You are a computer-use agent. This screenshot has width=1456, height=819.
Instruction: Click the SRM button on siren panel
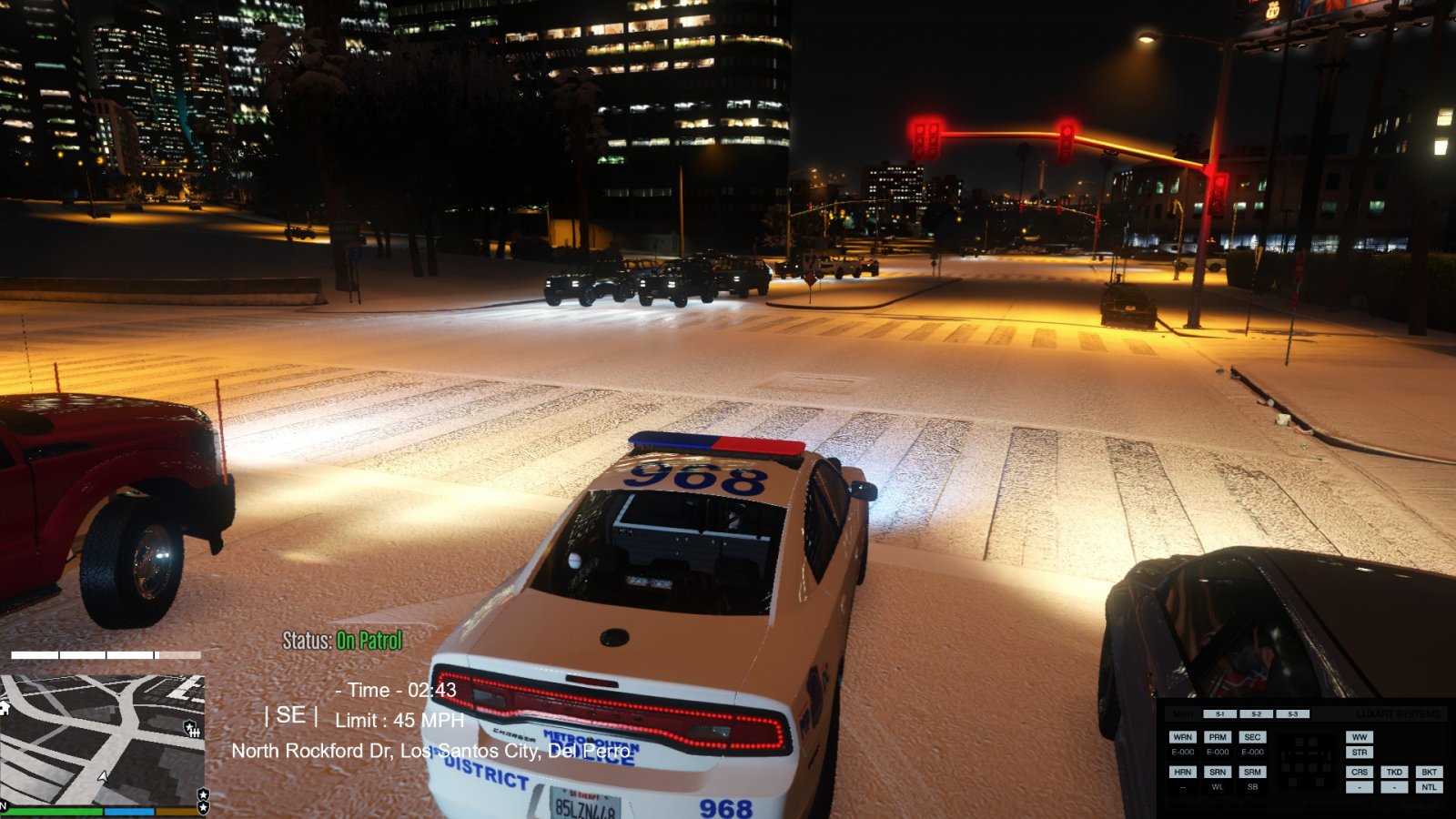(x=1252, y=772)
